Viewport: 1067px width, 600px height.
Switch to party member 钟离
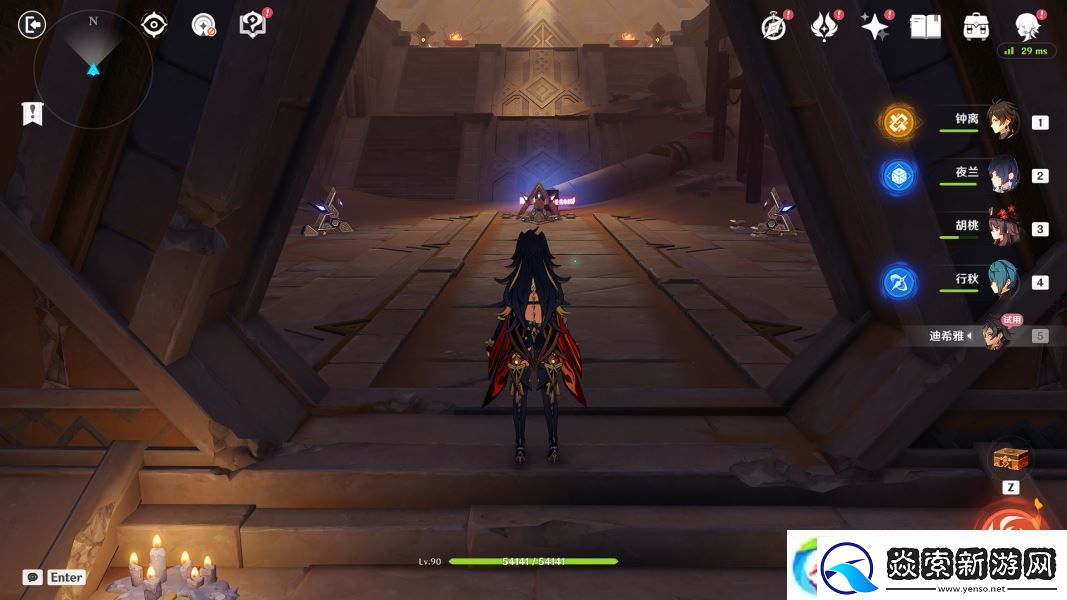click(1002, 122)
